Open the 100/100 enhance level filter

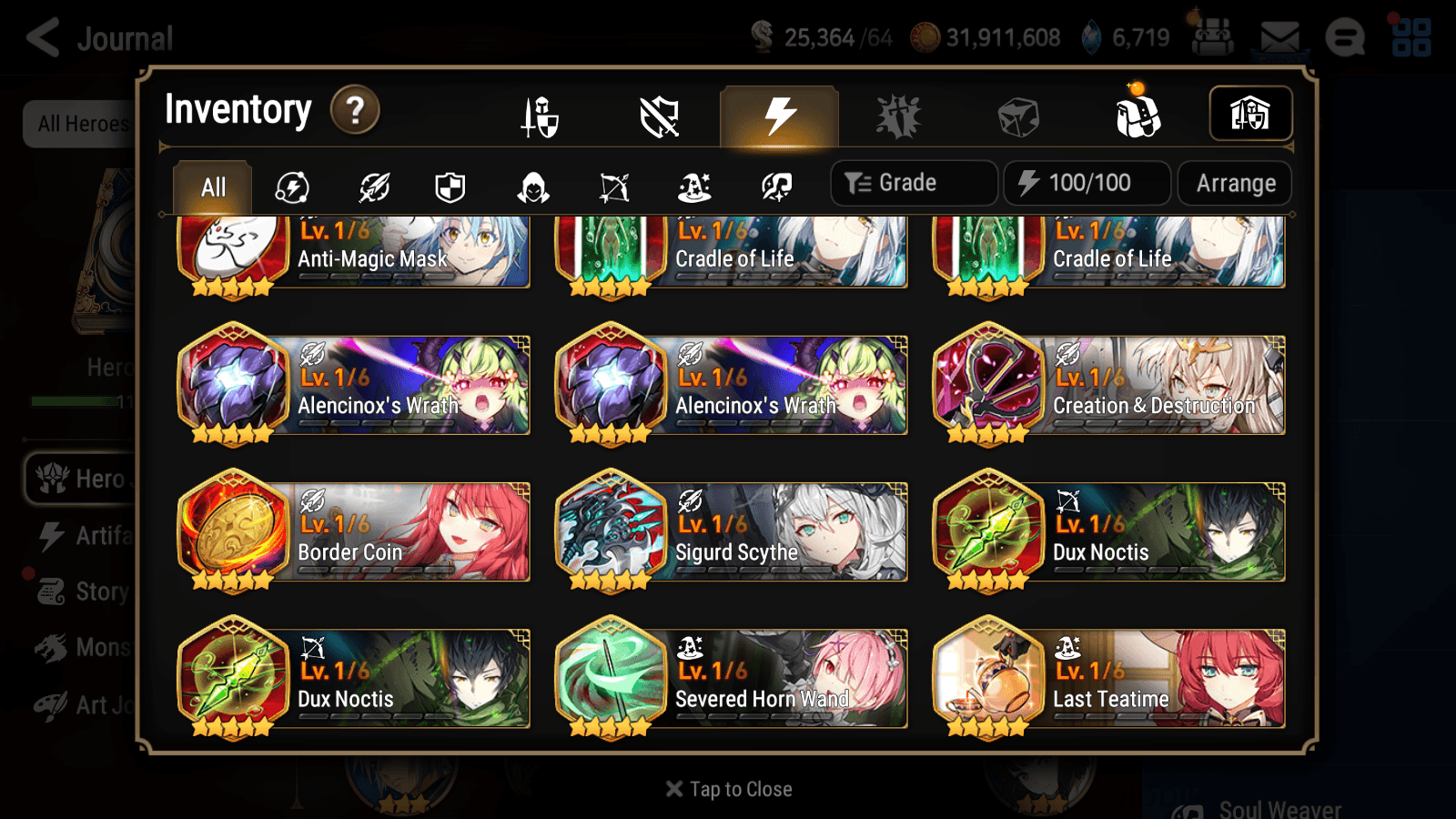coord(1087,182)
